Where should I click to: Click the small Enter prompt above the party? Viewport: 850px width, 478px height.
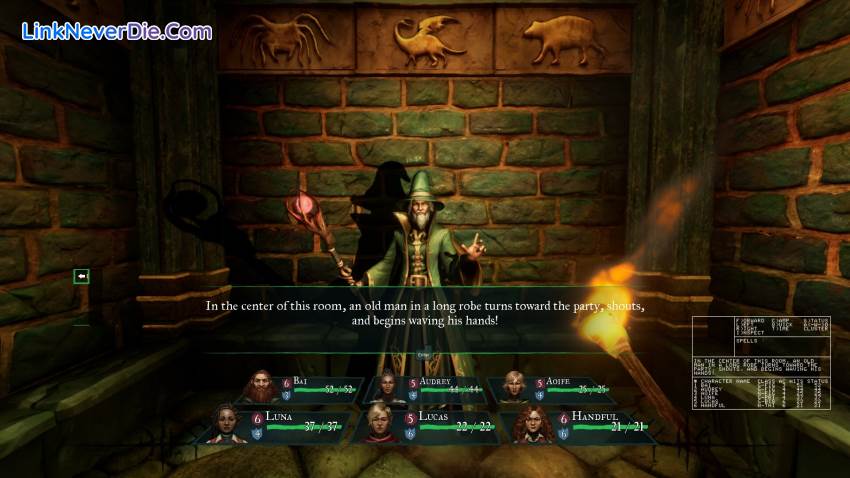[x=423, y=354]
